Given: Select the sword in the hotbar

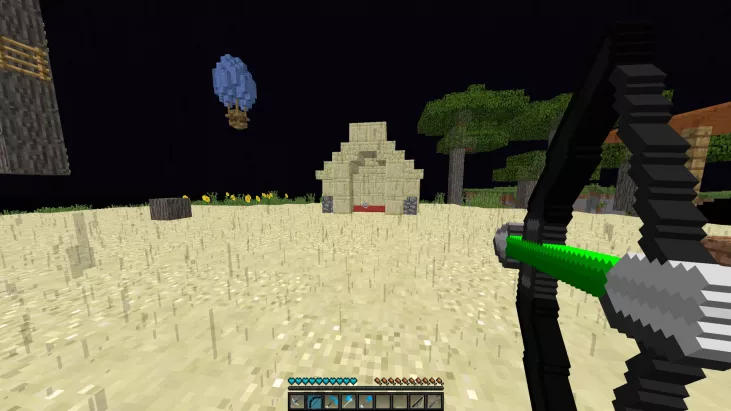Looking at the screenshot, I should click(297, 401).
